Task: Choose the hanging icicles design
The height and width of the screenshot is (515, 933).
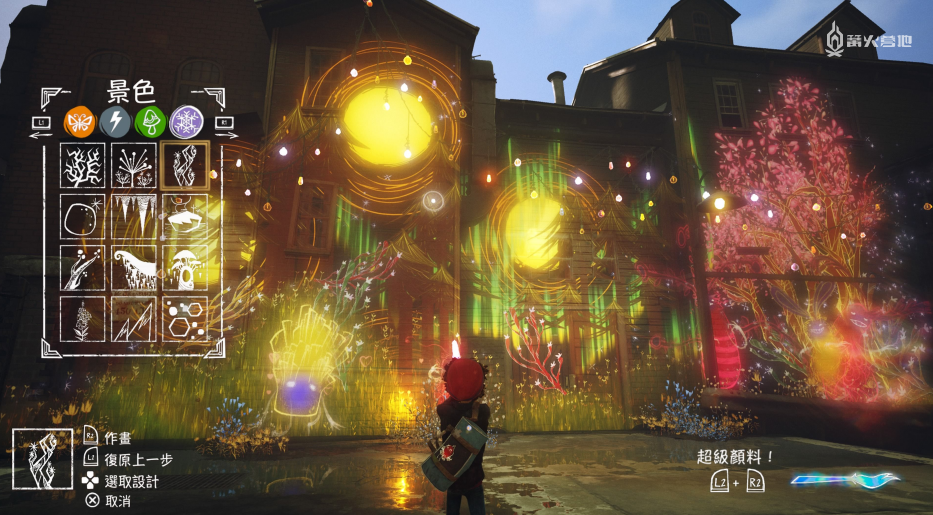Action: point(133,217)
